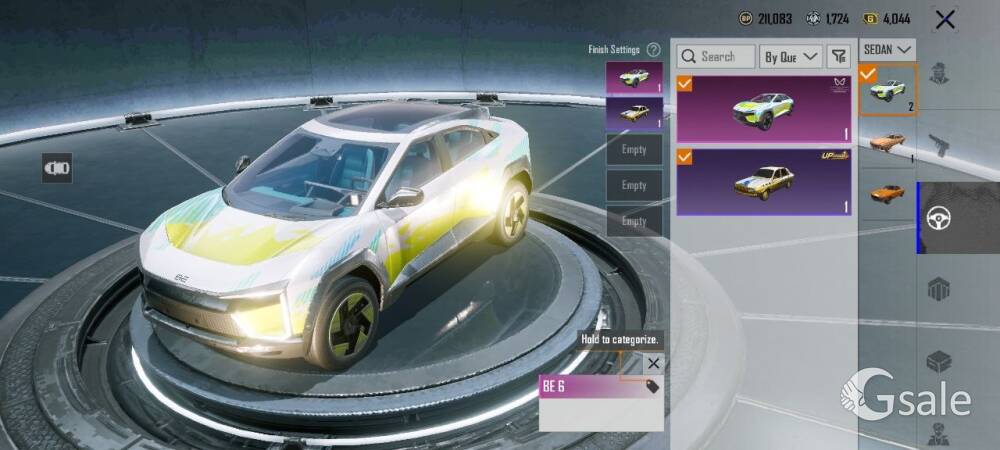Switch to the steering wheel vehicle category

(939, 218)
